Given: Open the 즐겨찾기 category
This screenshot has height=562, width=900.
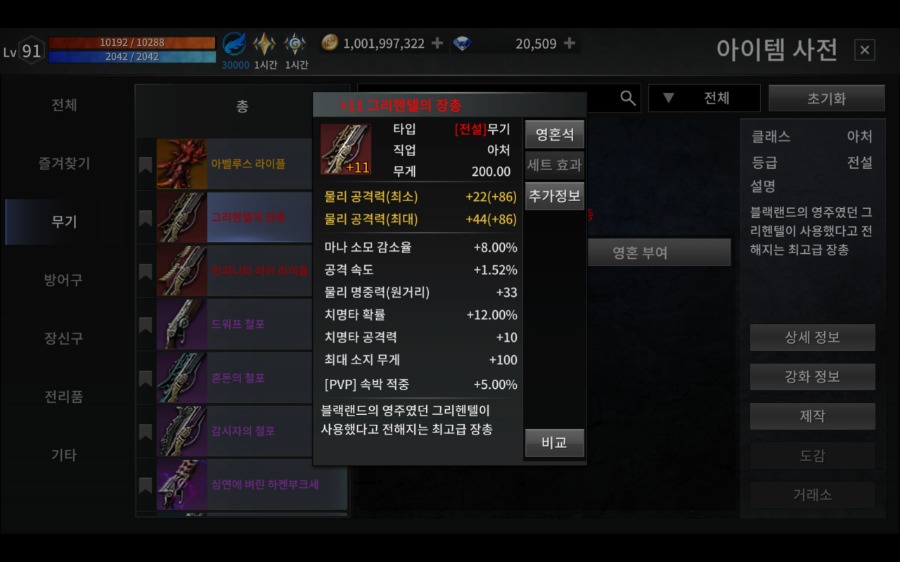Looking at the screenshot, I should [x=64, y=163].
